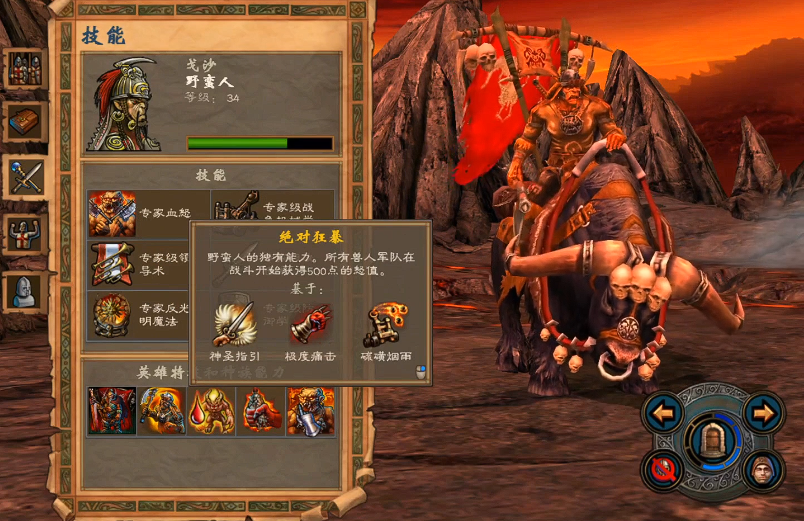Select the 专家反光明魔法 shield skill icon

coord(112,315)
